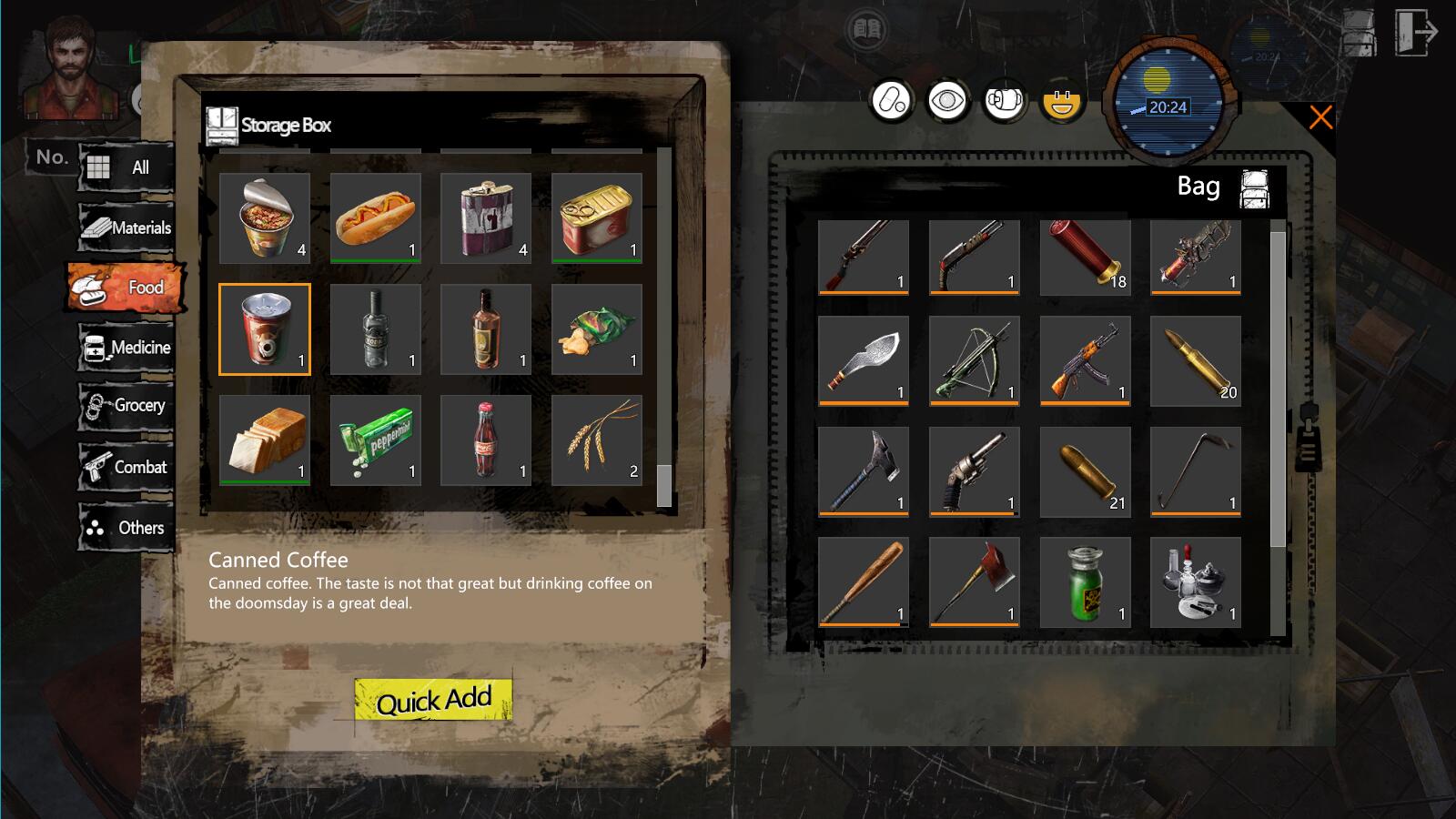Check the hydration drink status icon
This screenshot has width=1456, height=819.
pos(1003,101)
